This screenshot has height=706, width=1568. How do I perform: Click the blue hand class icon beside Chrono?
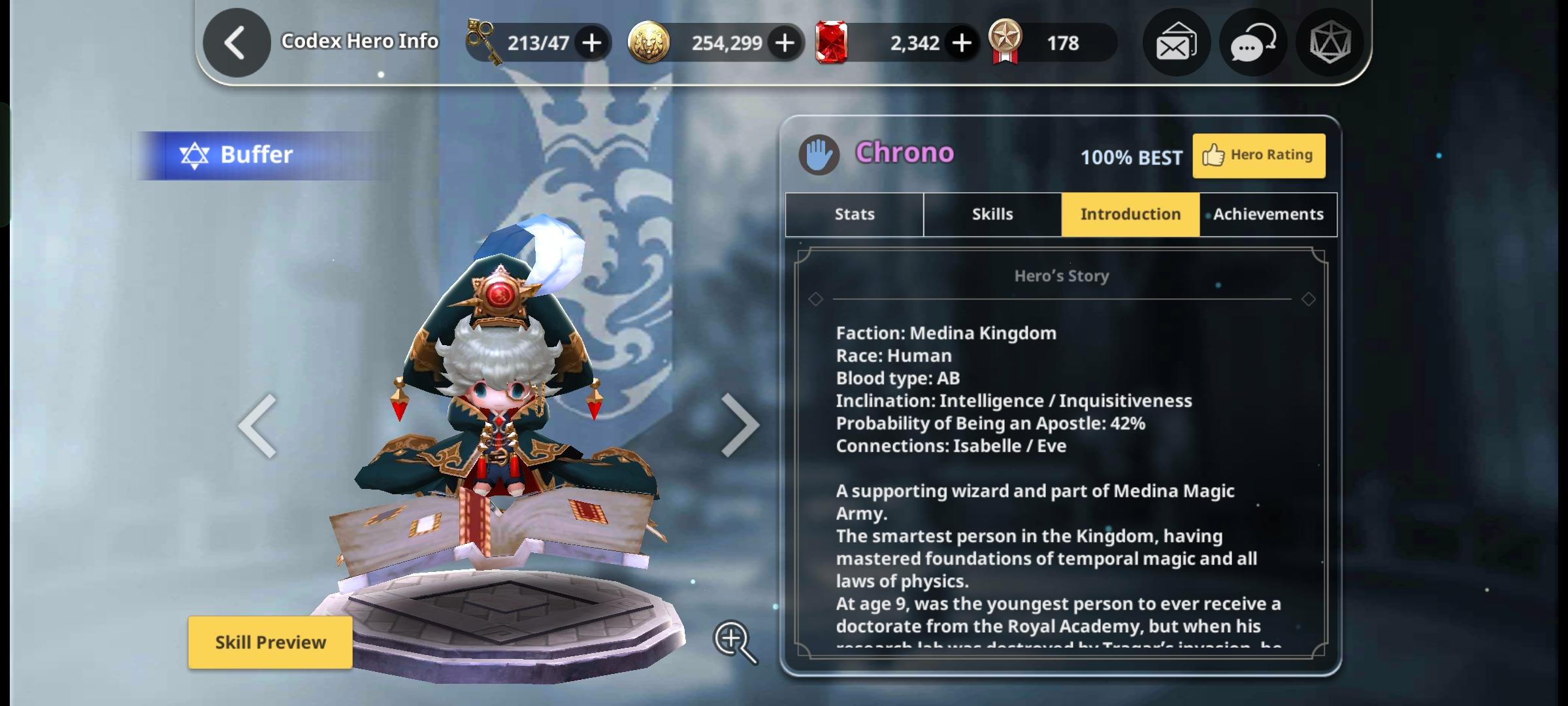point(820,153)
